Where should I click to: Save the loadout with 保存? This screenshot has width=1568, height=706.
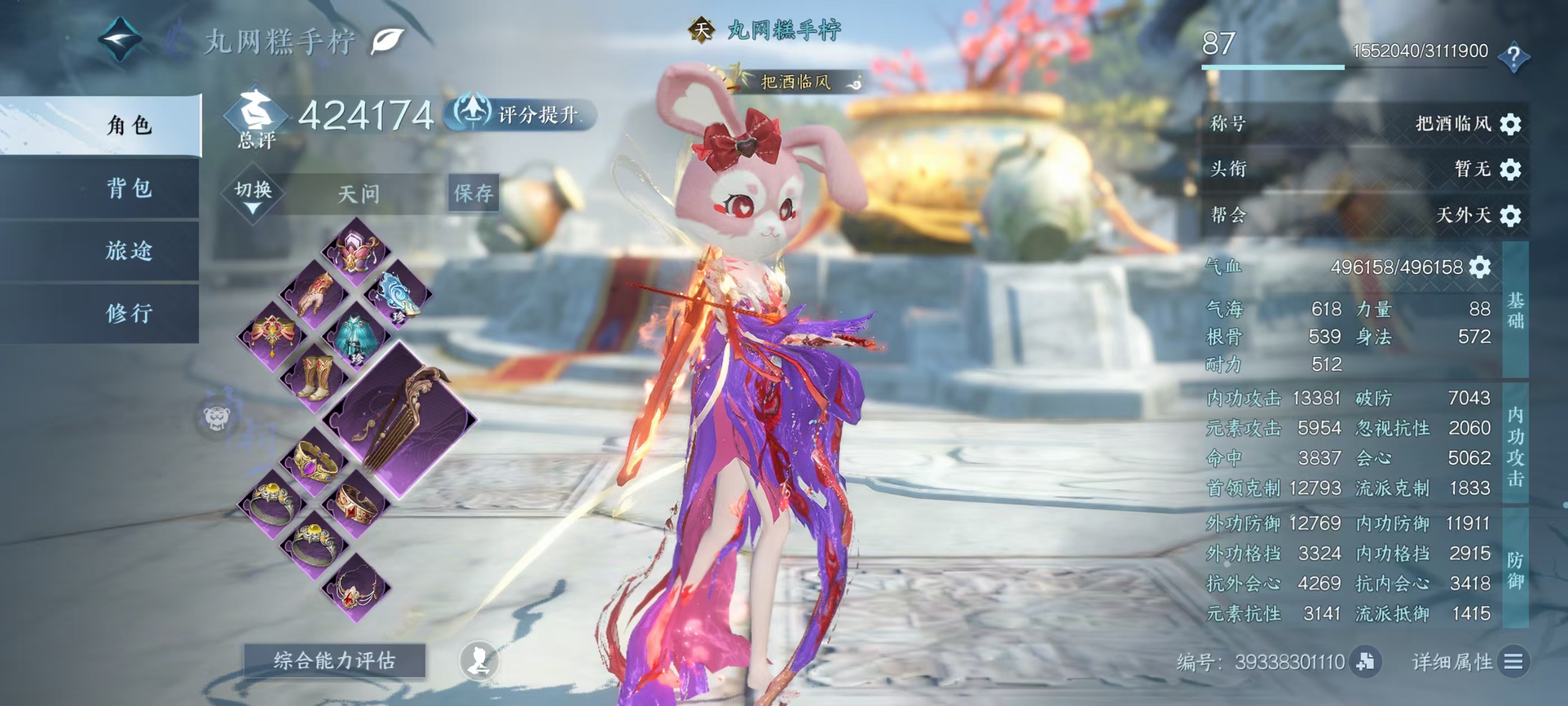click(473, 193)
